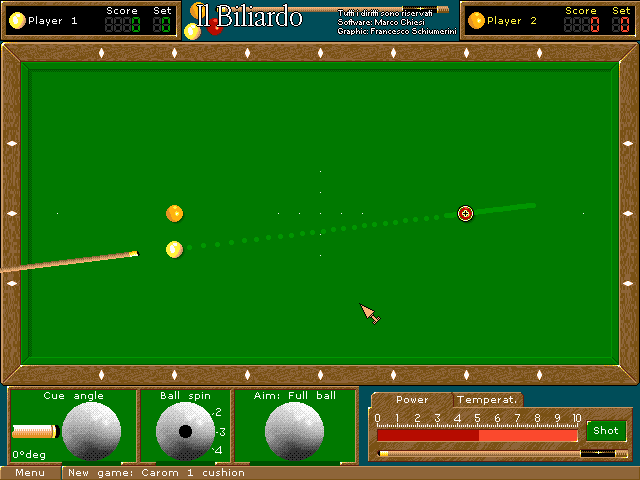
Task: Adjust the cue angle ball control
Action: coord(91,432)
